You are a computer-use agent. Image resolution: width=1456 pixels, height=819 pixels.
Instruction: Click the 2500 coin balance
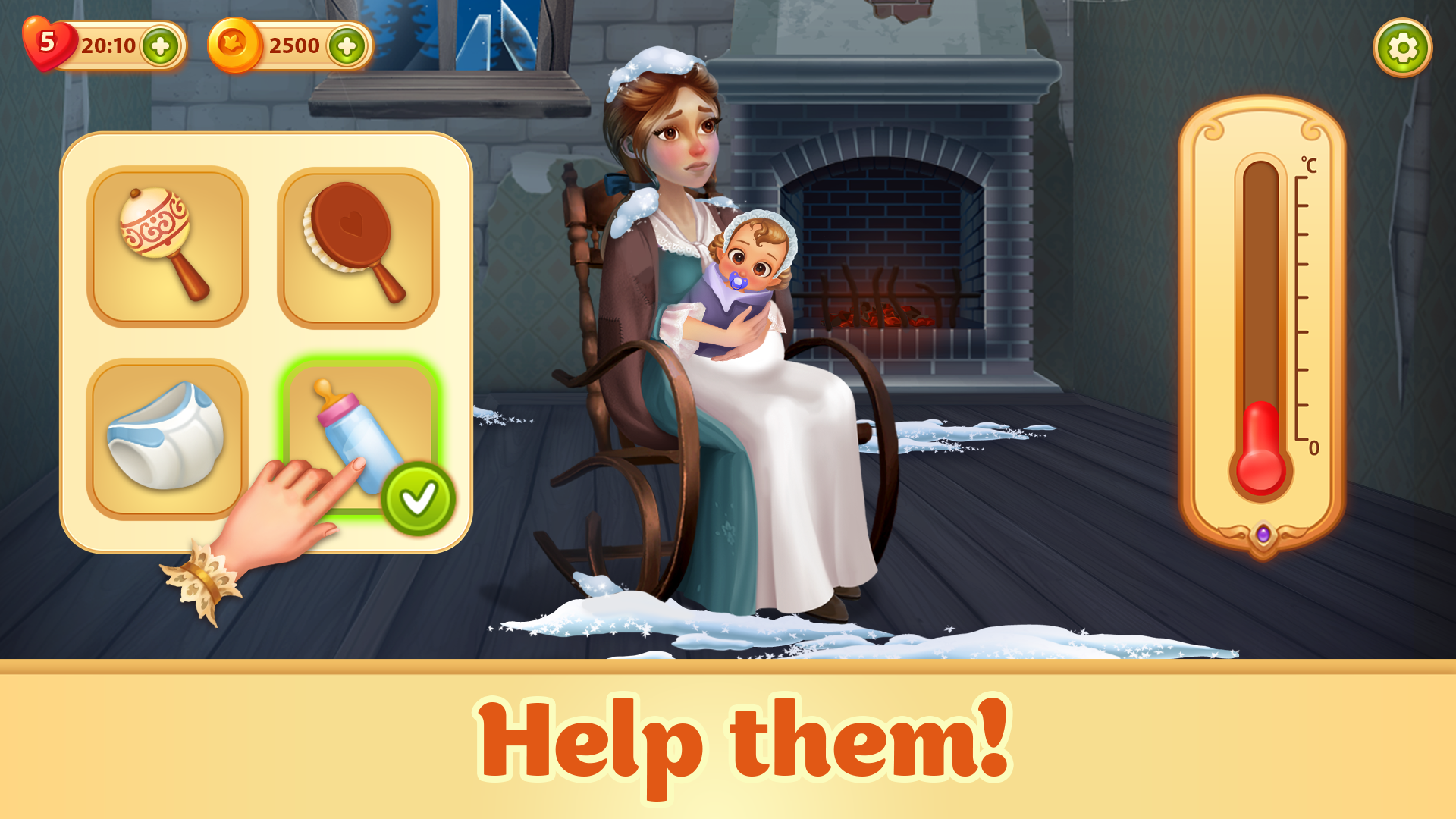coord(296,44)
